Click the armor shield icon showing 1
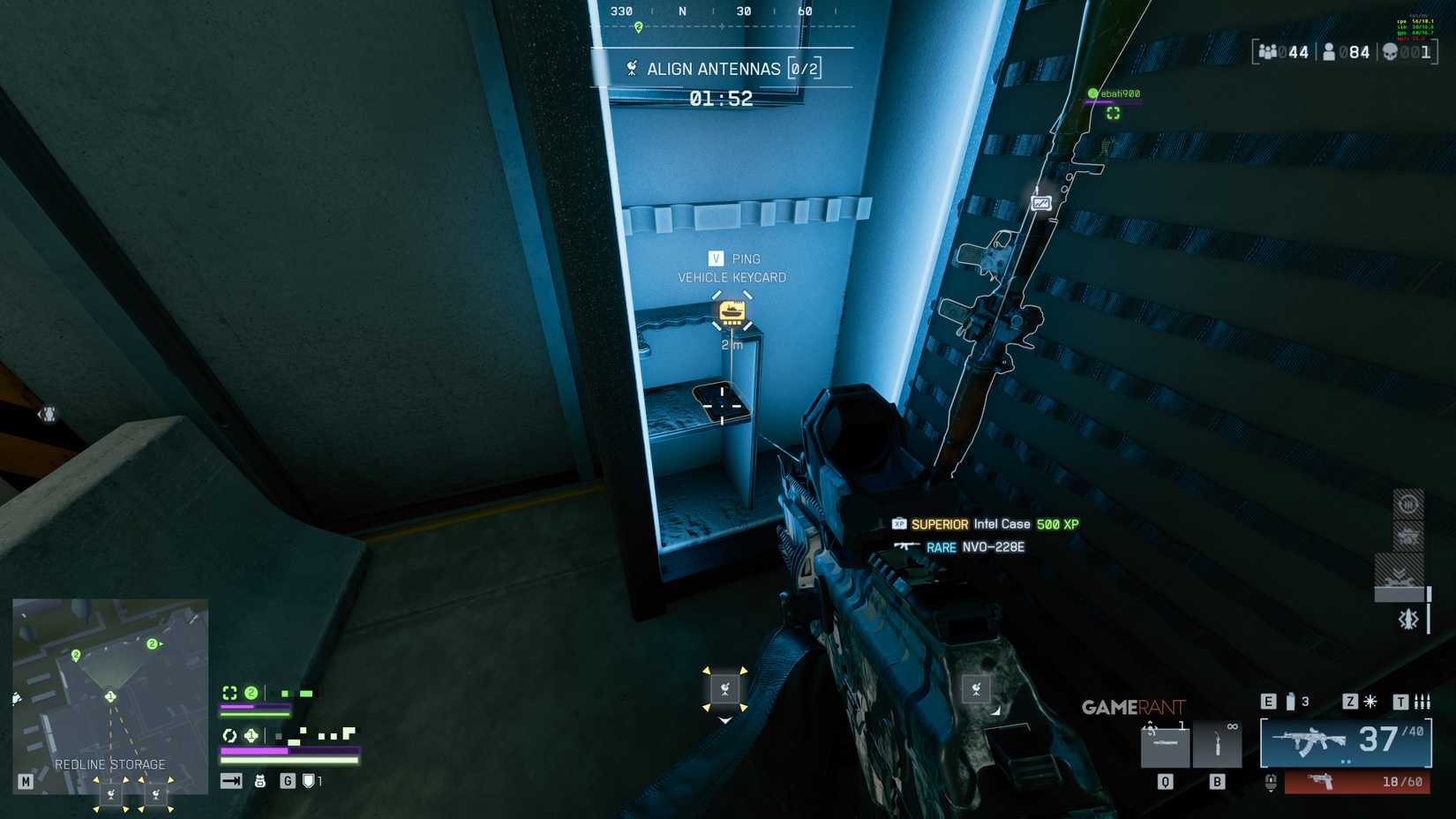The width and height of the screenshot is (1456, 819). click(x=309, y=781)
